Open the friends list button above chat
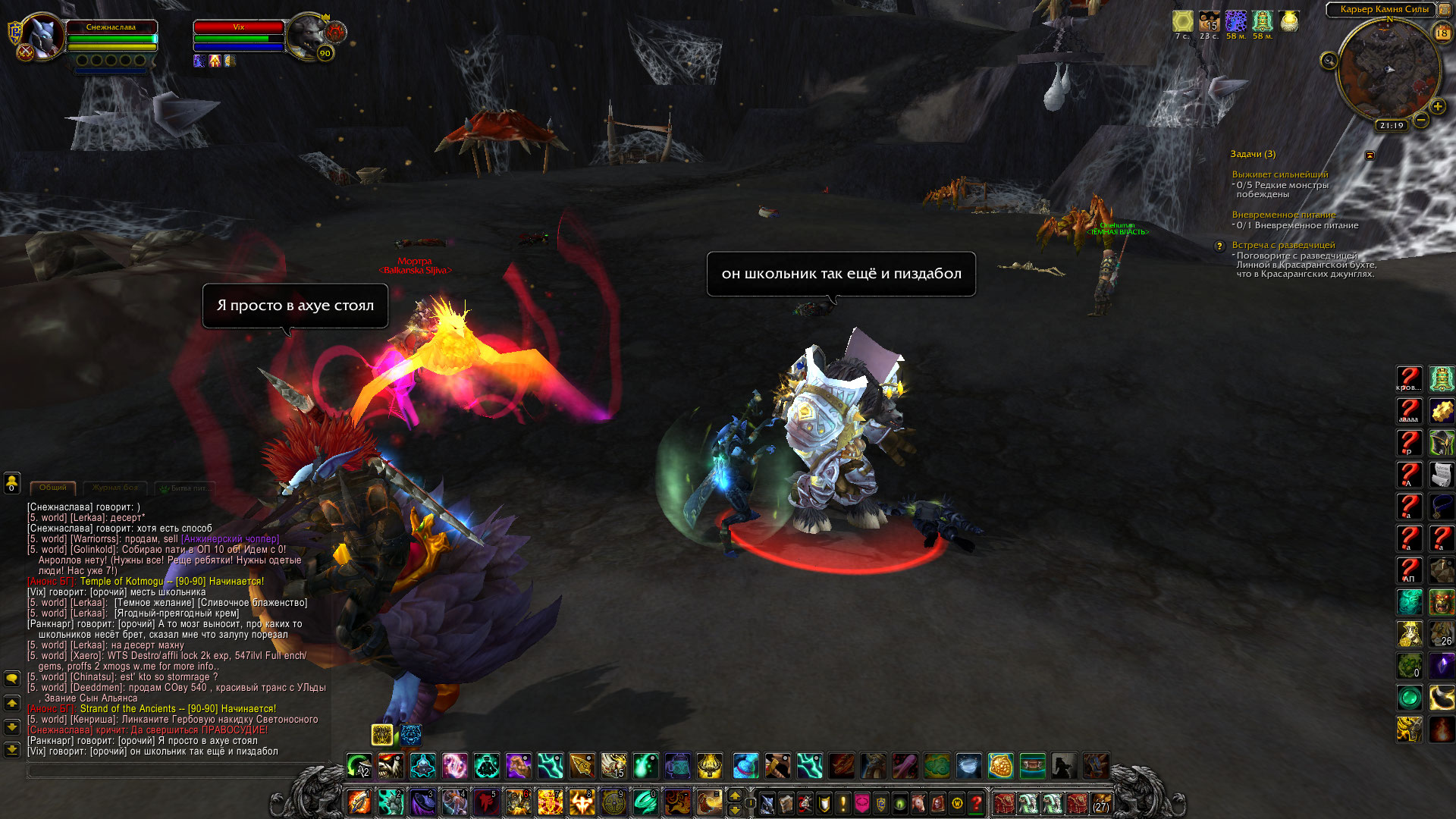Image resolution: width=1456 pixels, height=819 pixels. [12, 482]
